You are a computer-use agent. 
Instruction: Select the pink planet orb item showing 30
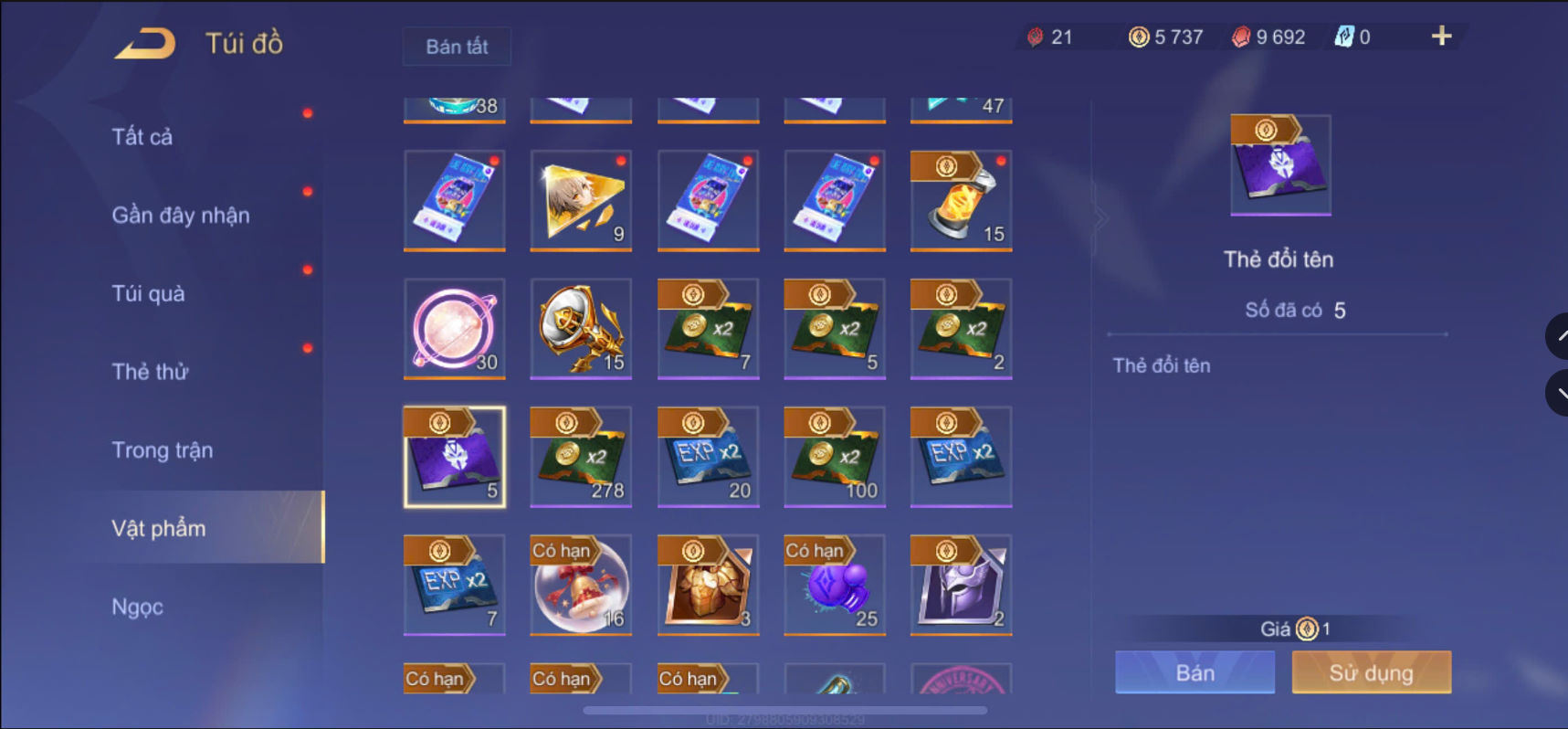tap(454, 330)
